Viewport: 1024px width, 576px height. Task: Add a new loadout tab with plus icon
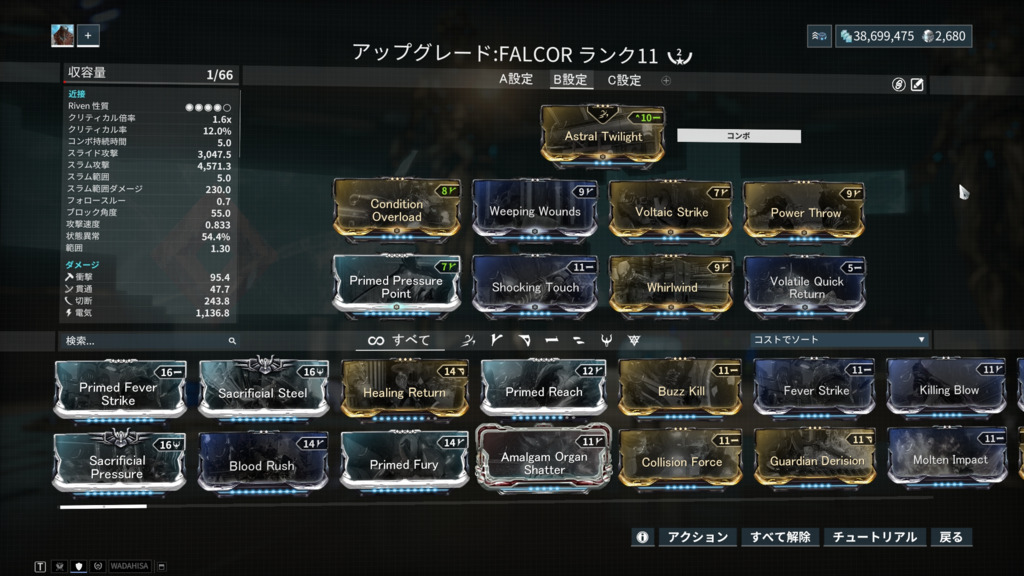666,81
